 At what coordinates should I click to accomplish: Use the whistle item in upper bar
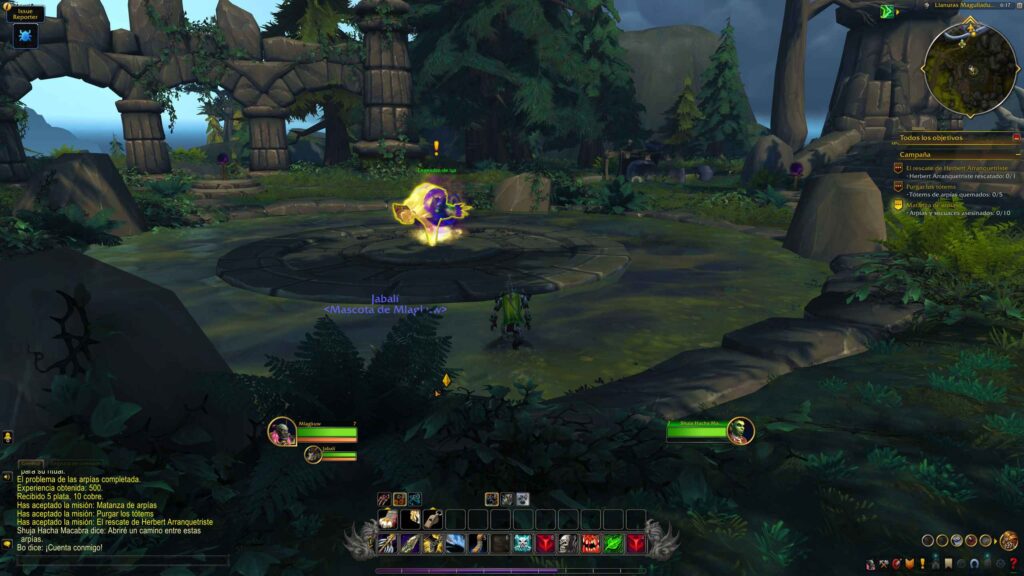431,518
